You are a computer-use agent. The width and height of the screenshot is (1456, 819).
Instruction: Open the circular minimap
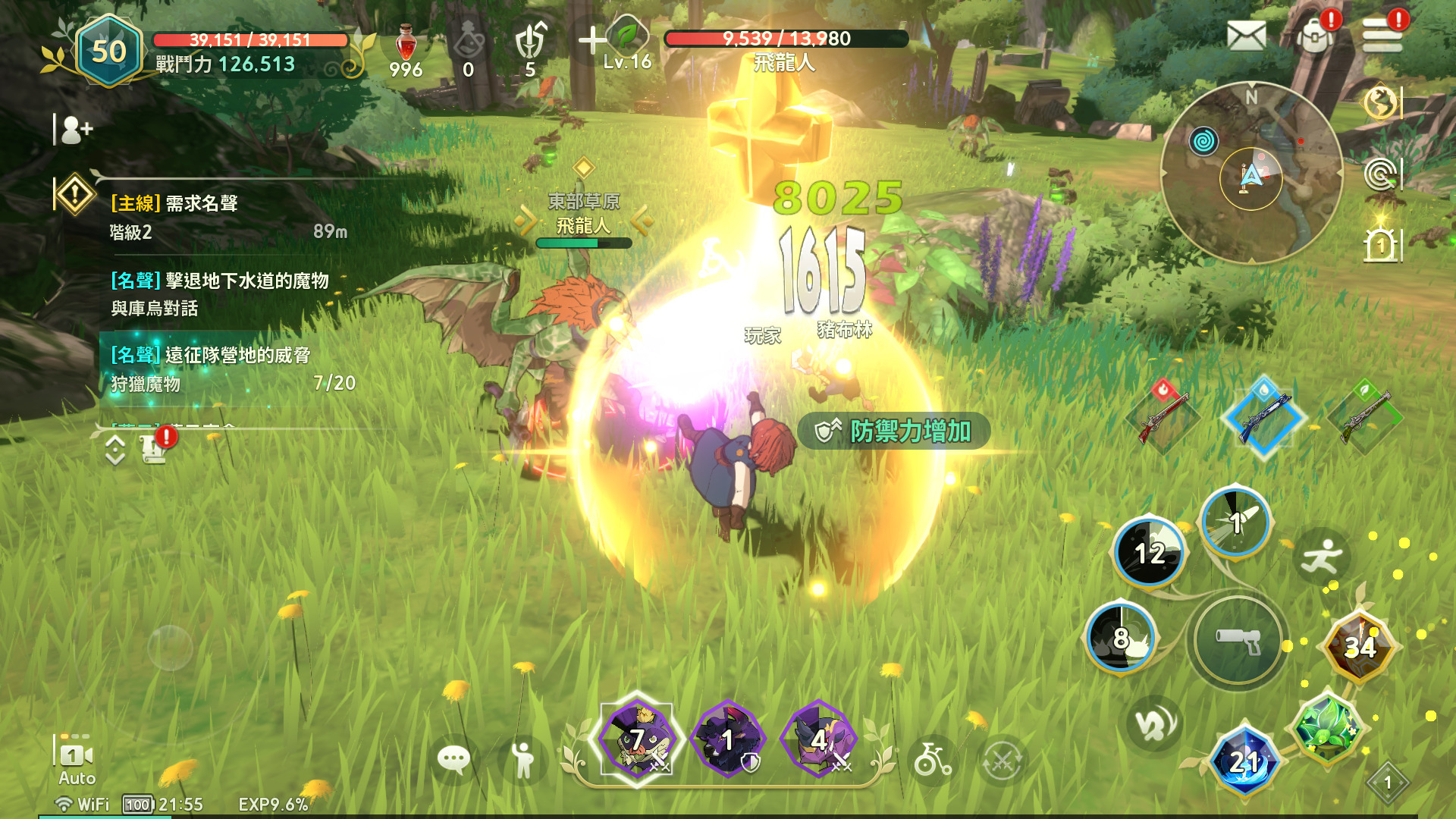pos(1251,173)
